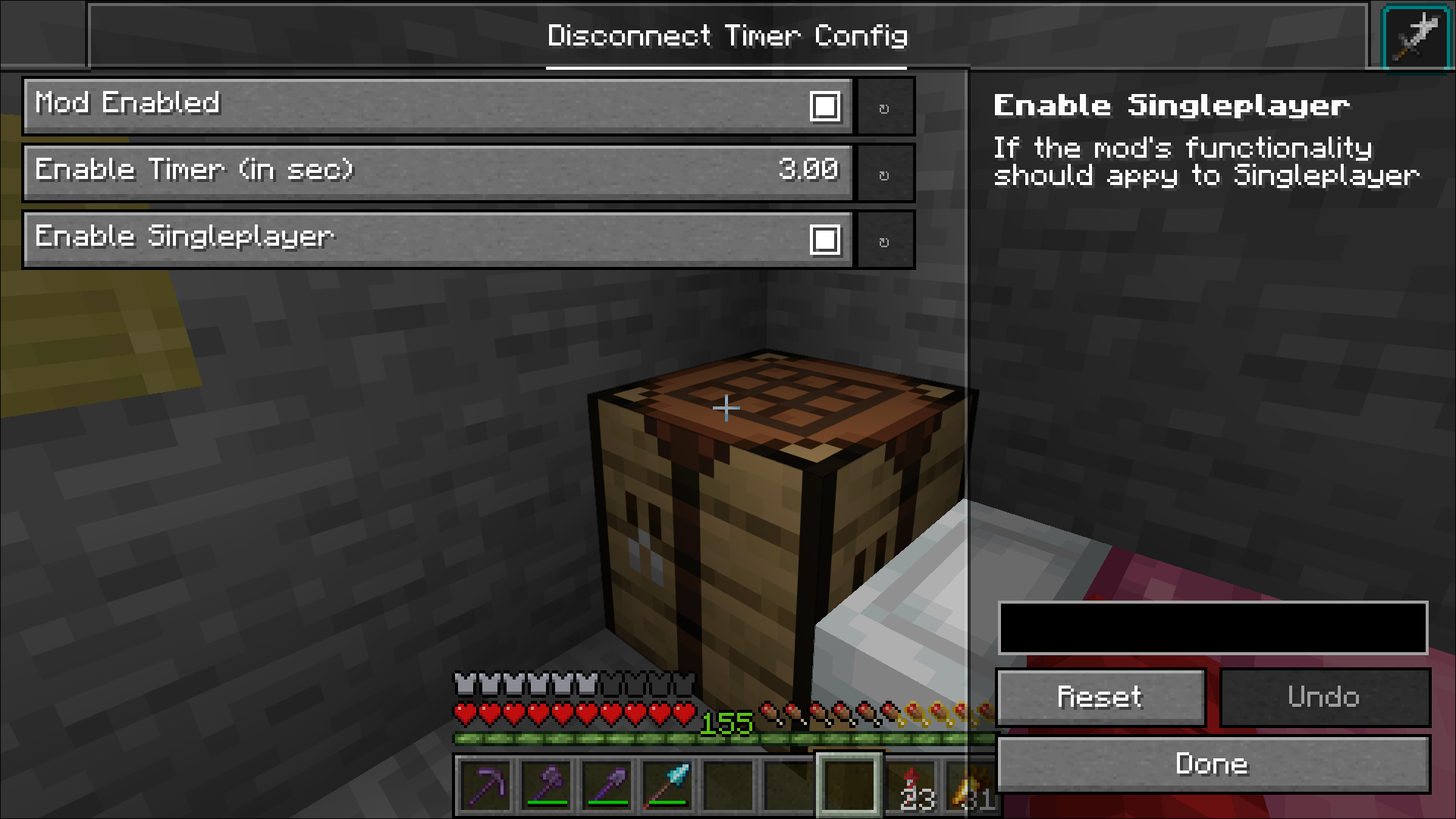Open the sword category tab at top right
Image resolution: width=1456 pixels, height=819 pixels.
tap(1417, 36)
